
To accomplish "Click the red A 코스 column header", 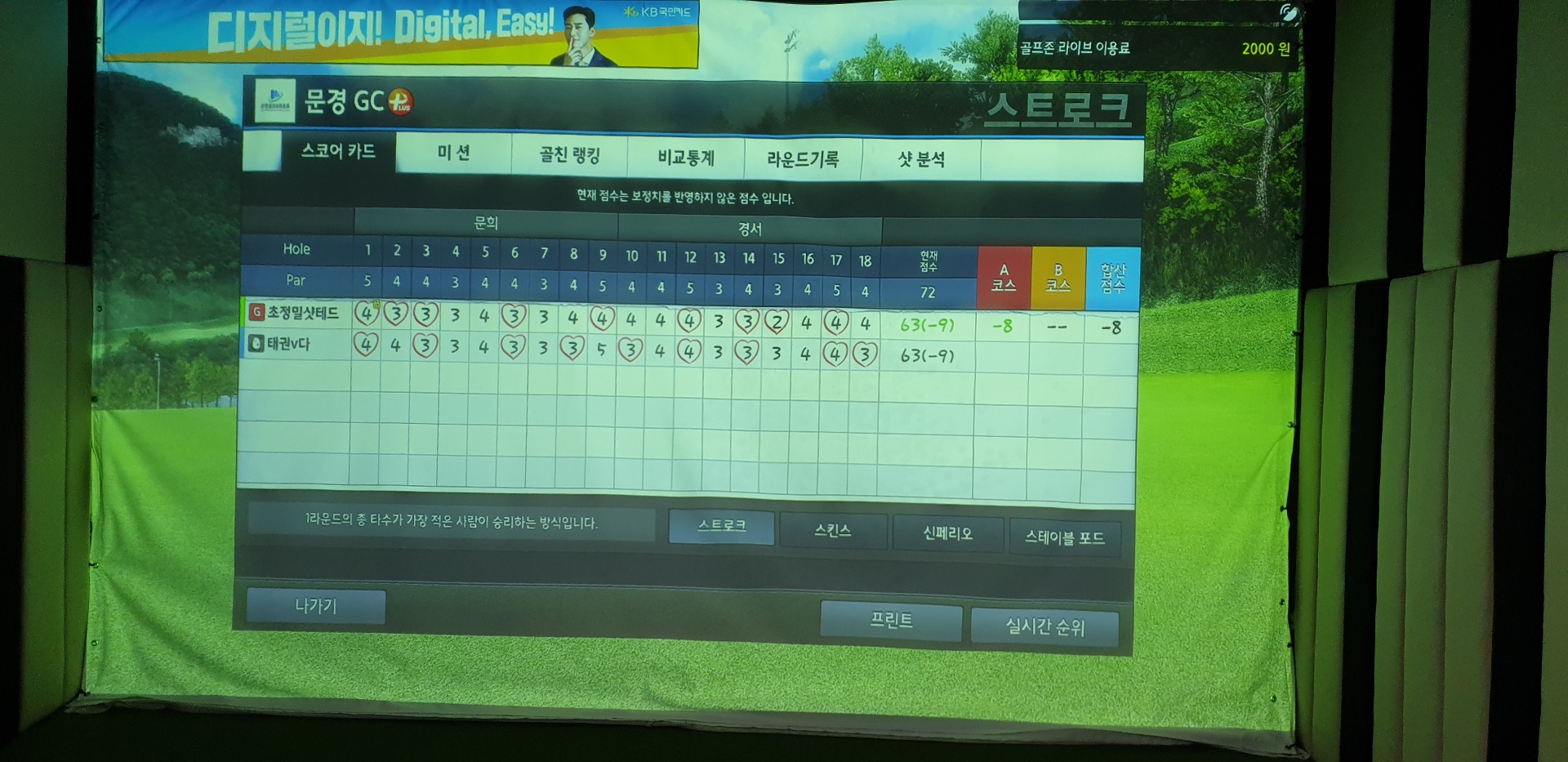I will [x=1004, y=278].
